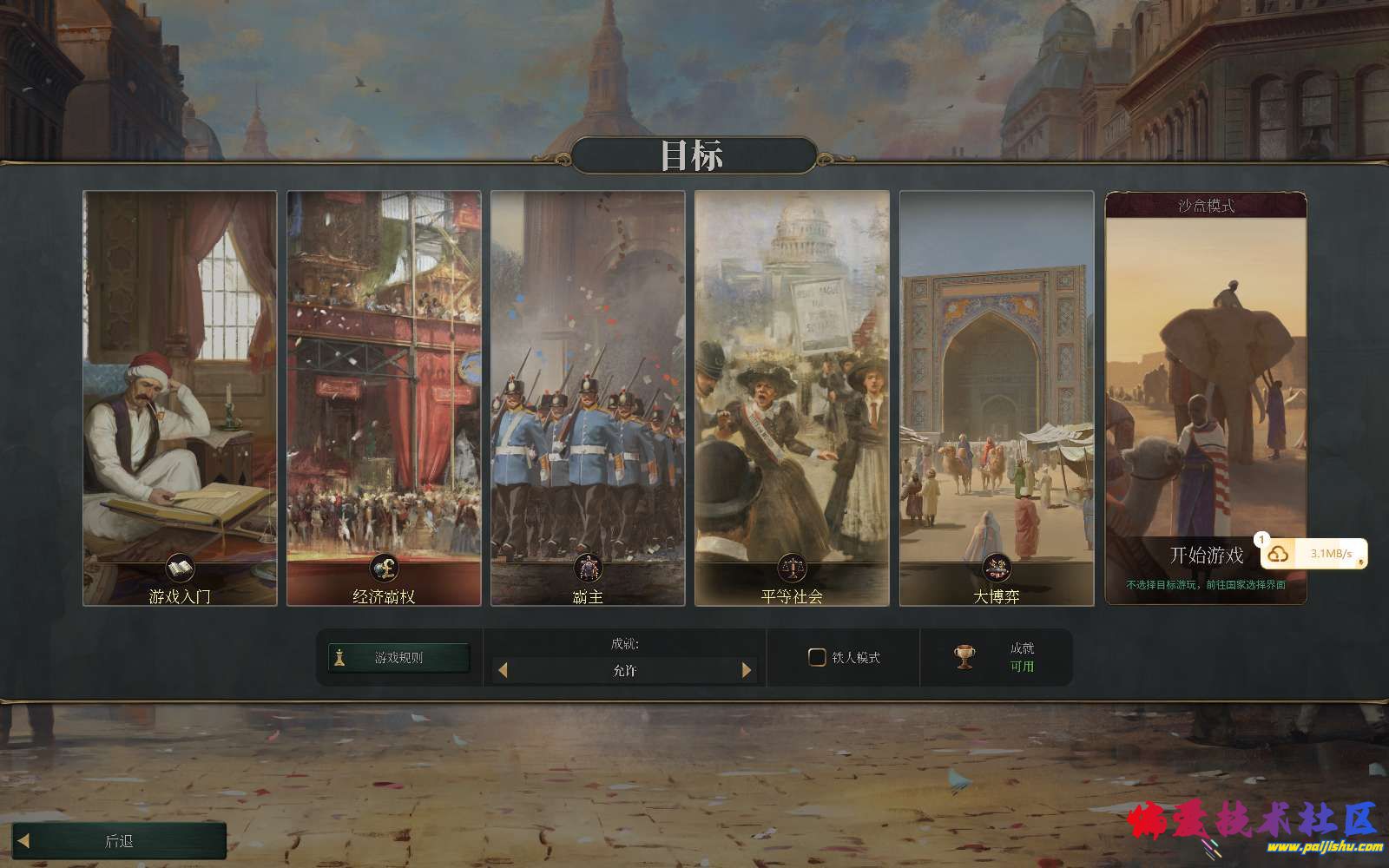This screenshot has height=868, width=1389.
Task: Click the left arrow of the 成就 selector
Action: [x=503, y=670]
